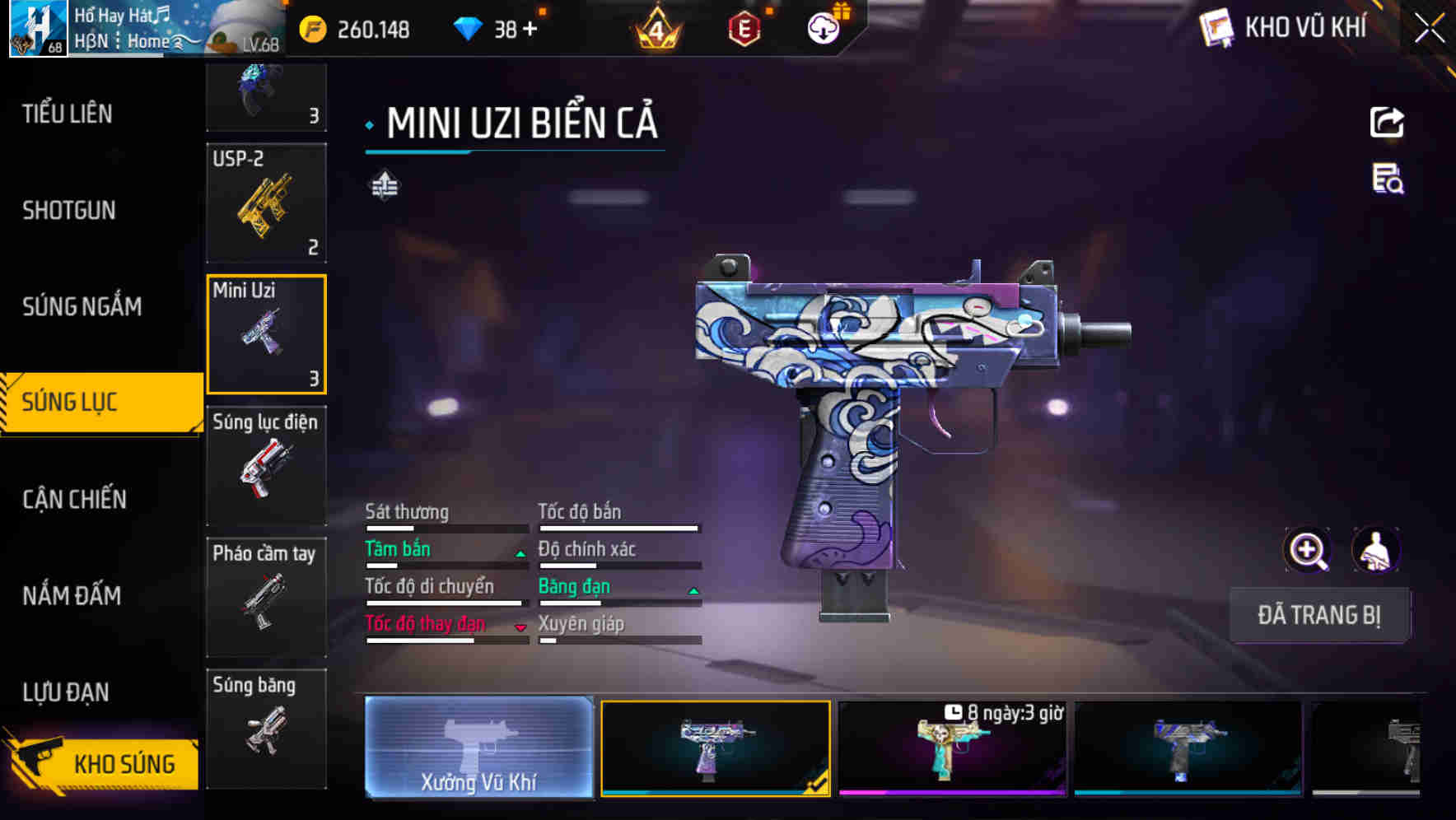This screenshot has height=820, width=1456.
Task: Select the USP-2 weapon slot
Action: 266,203
